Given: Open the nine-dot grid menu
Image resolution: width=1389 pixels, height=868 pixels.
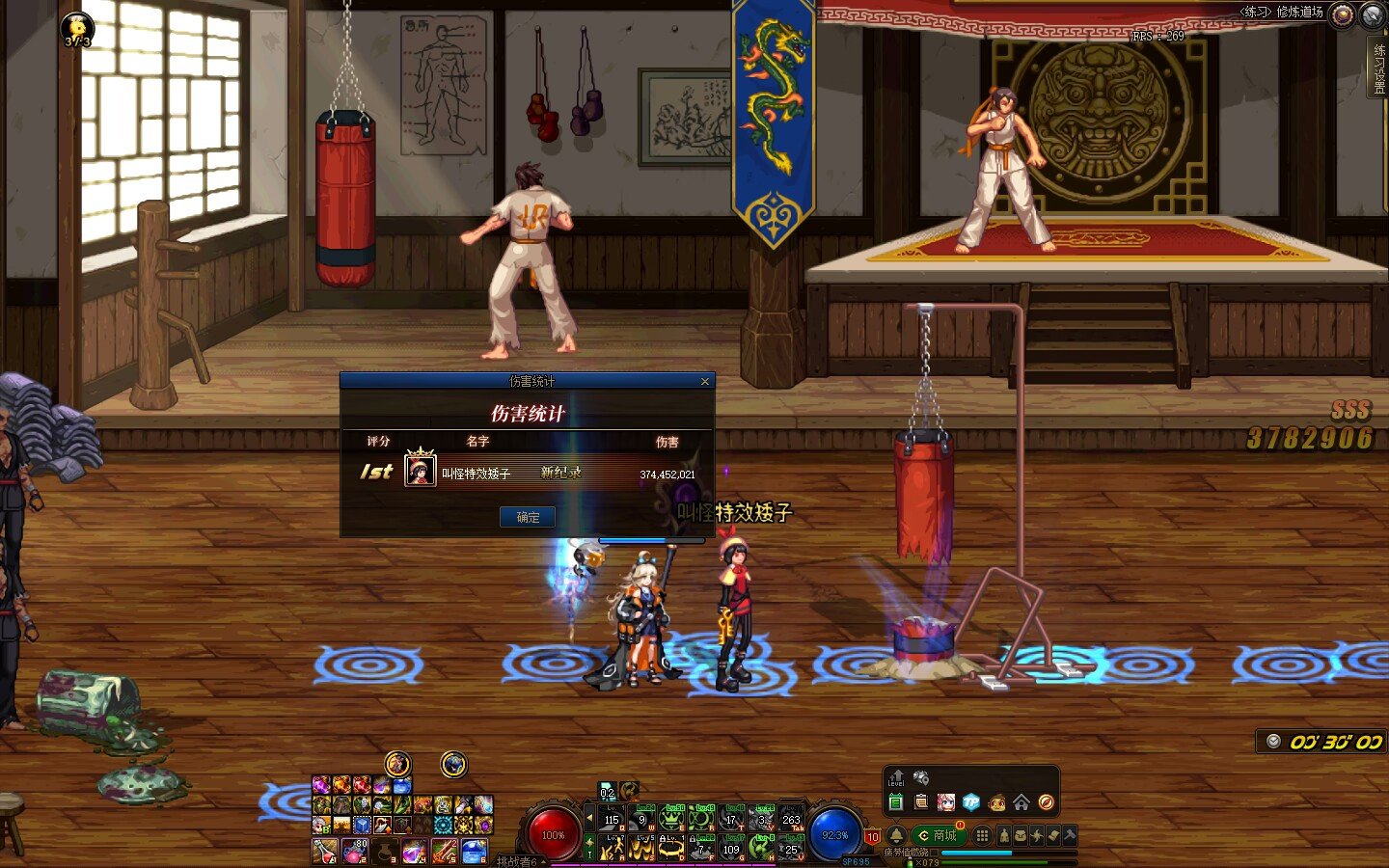Looking at the screenshot, I should point(982,835).
